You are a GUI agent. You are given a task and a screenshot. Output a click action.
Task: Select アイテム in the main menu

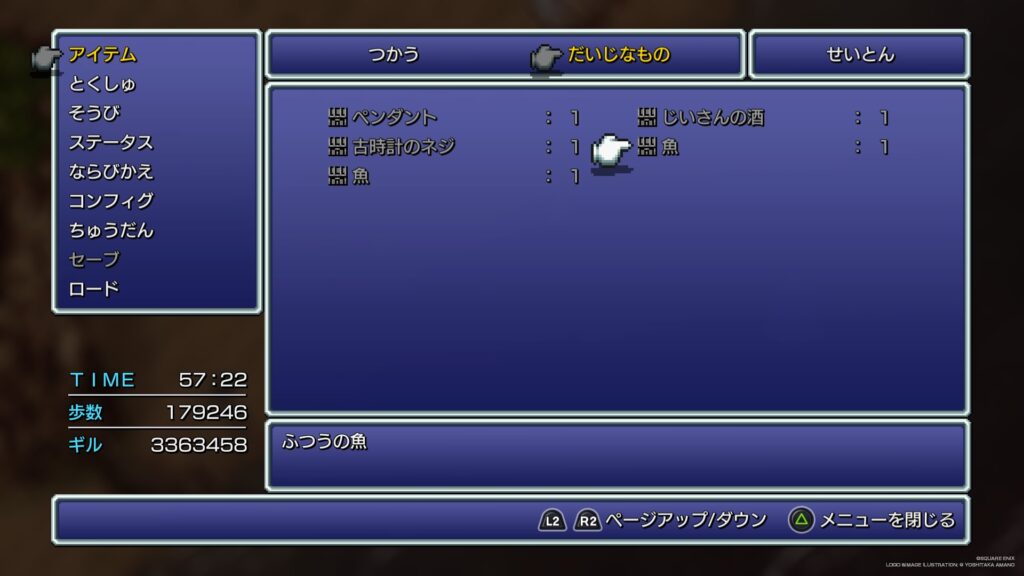(x=102, y=55)
